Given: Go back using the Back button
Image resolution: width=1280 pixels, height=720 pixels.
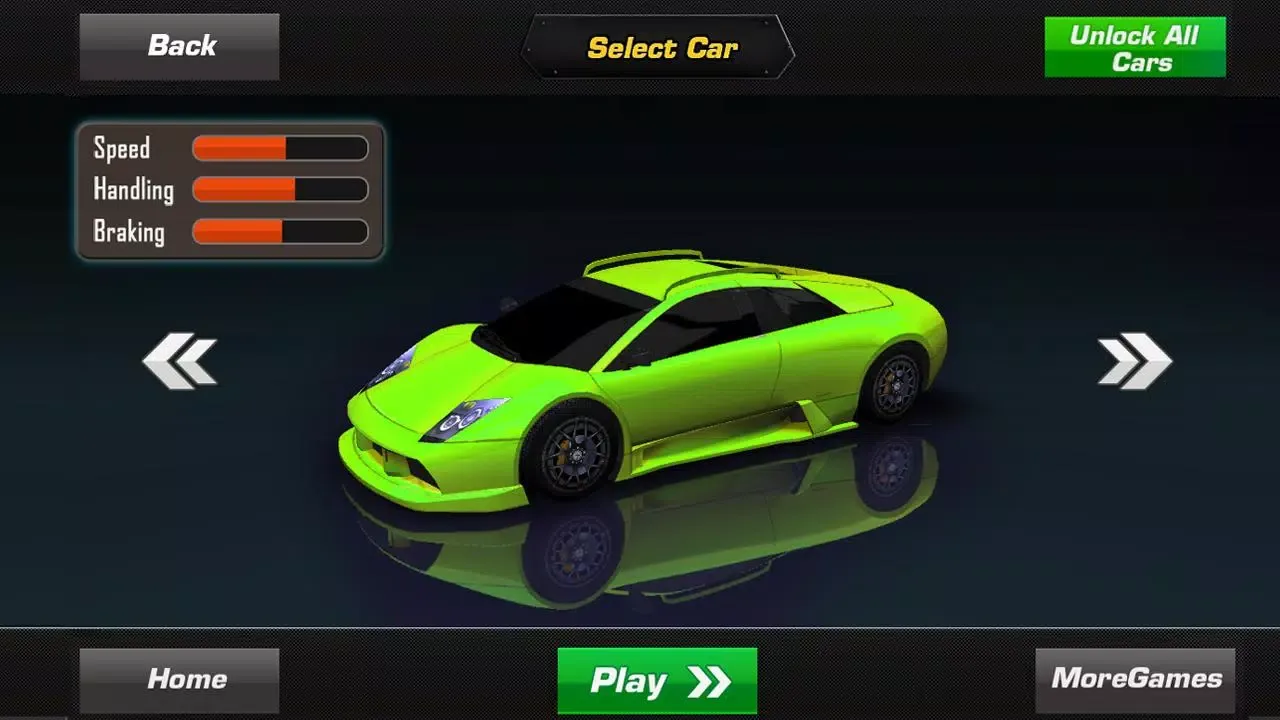Looking at the screenshot, I should pyautogui.click(x=180, y=46).
